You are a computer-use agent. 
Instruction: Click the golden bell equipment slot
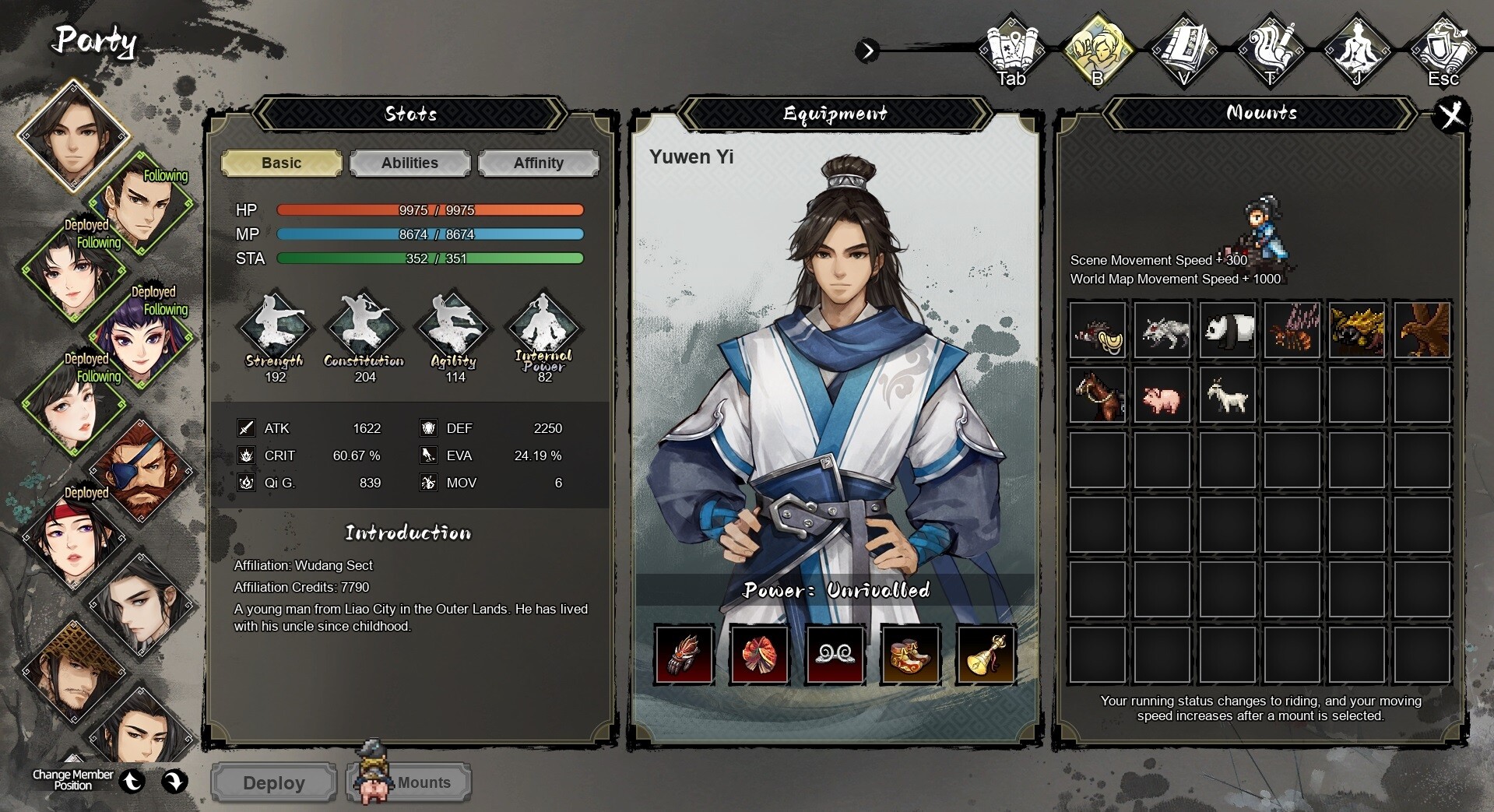point(985,655)
